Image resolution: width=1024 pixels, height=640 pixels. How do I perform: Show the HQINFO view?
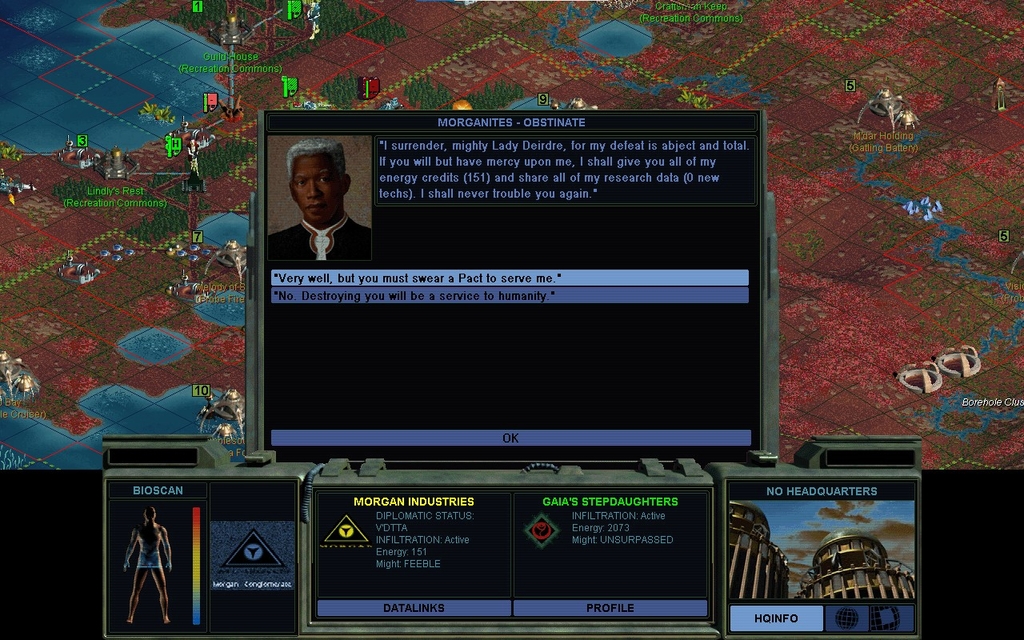point(776,618)
